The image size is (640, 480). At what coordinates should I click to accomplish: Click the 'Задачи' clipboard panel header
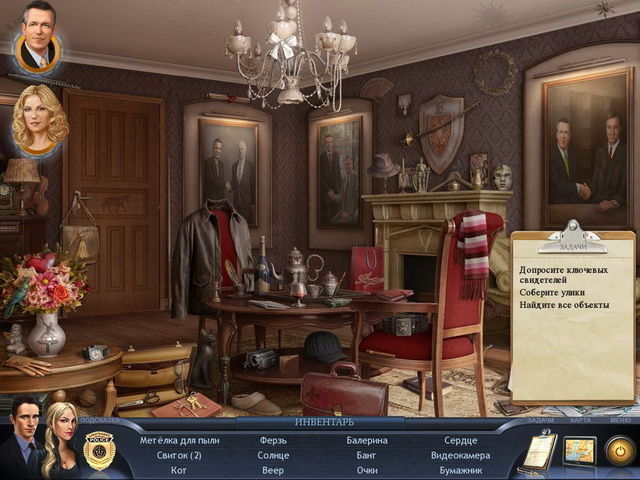coord(571,246)
